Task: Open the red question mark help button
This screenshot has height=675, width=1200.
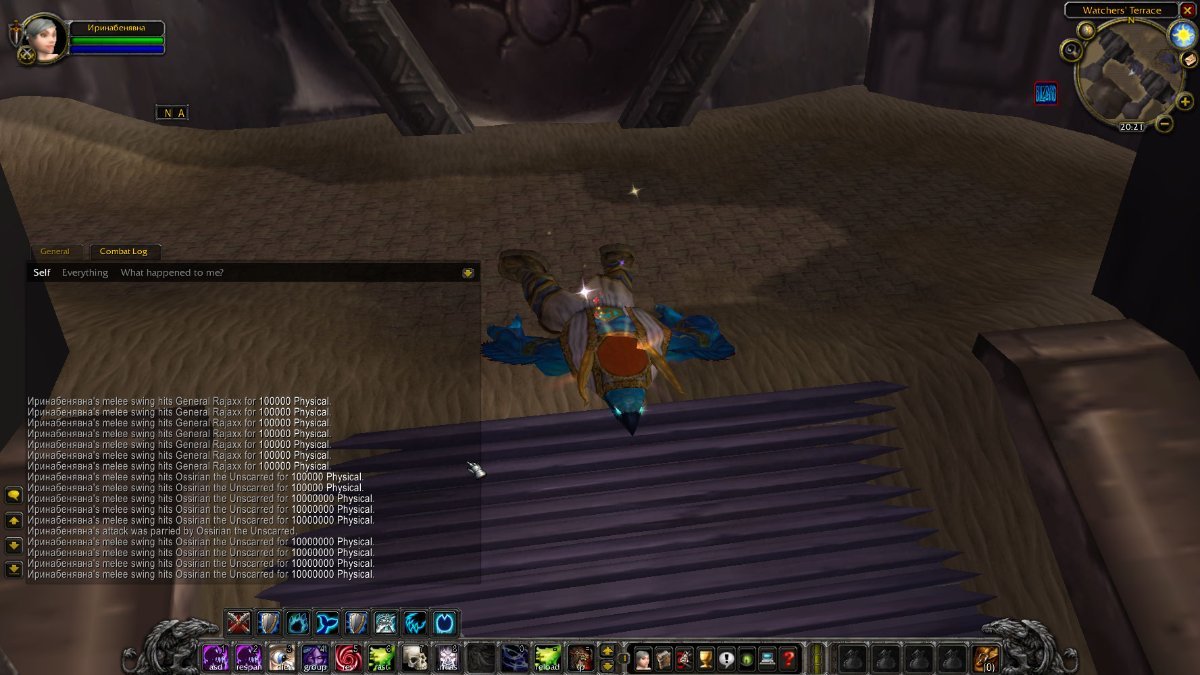Action: (789, 658)
